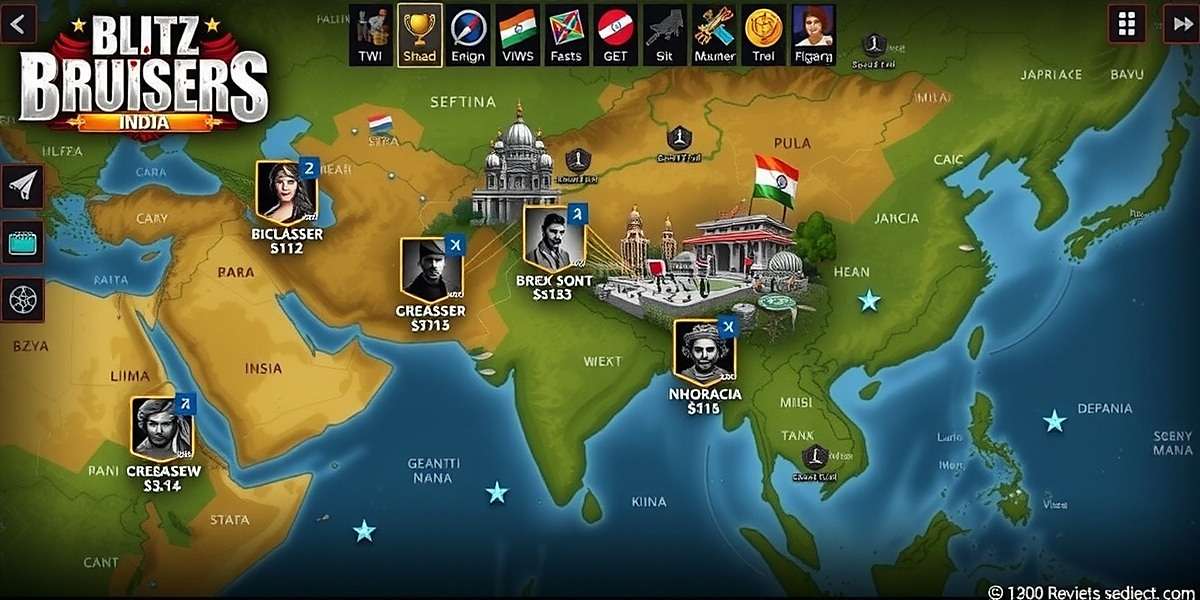The width and height of the screenshot is (1200, 600).
Task: Open the Enign compass item
Action: click(468, 34)
